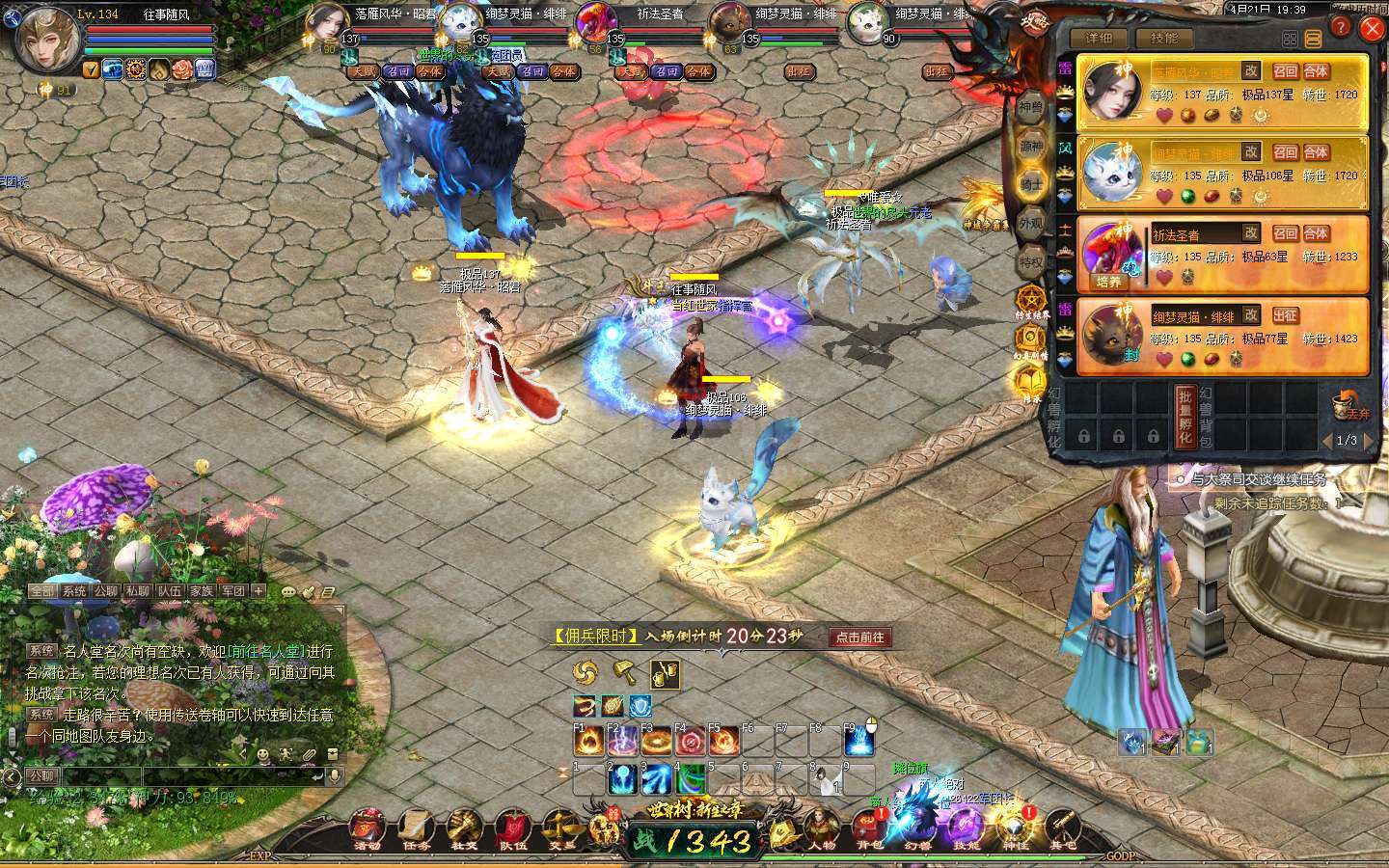Click the 出征 deploy button for 绚梦灵猫
The height and width of the screenshot is (868, 1389).
coord(1285,315)
